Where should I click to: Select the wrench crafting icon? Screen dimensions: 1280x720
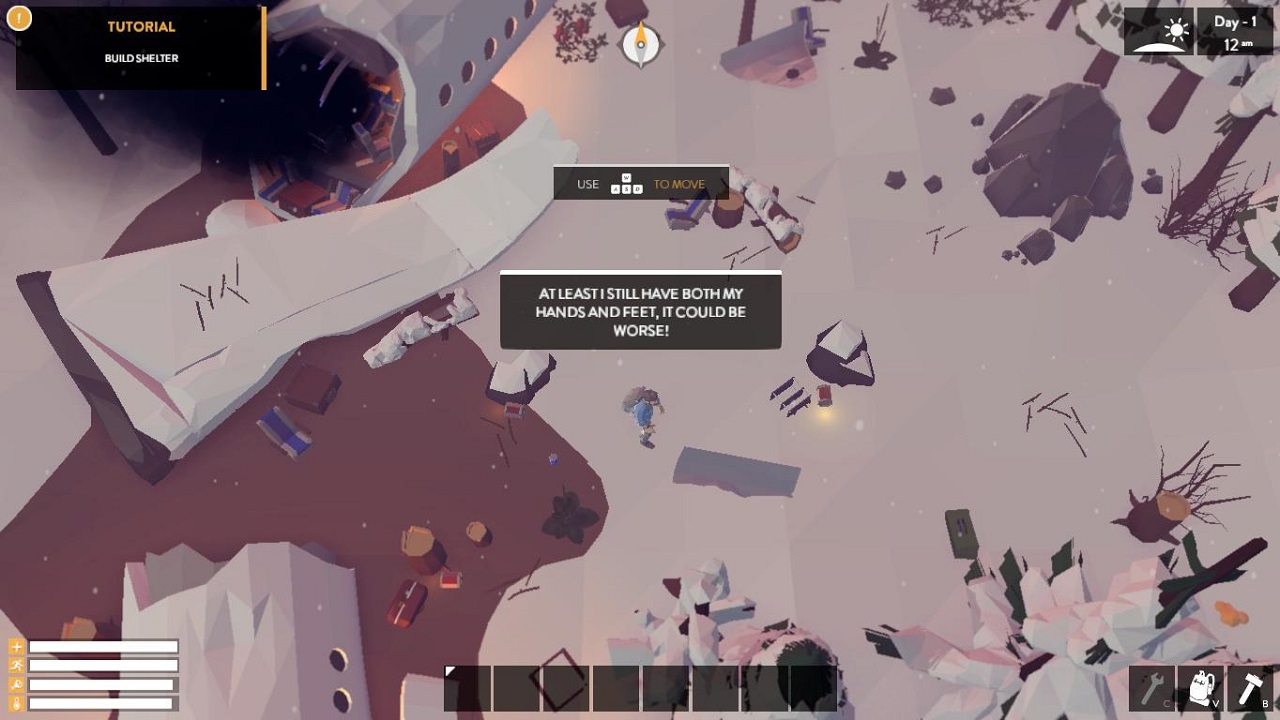(x=1153, y=688)
